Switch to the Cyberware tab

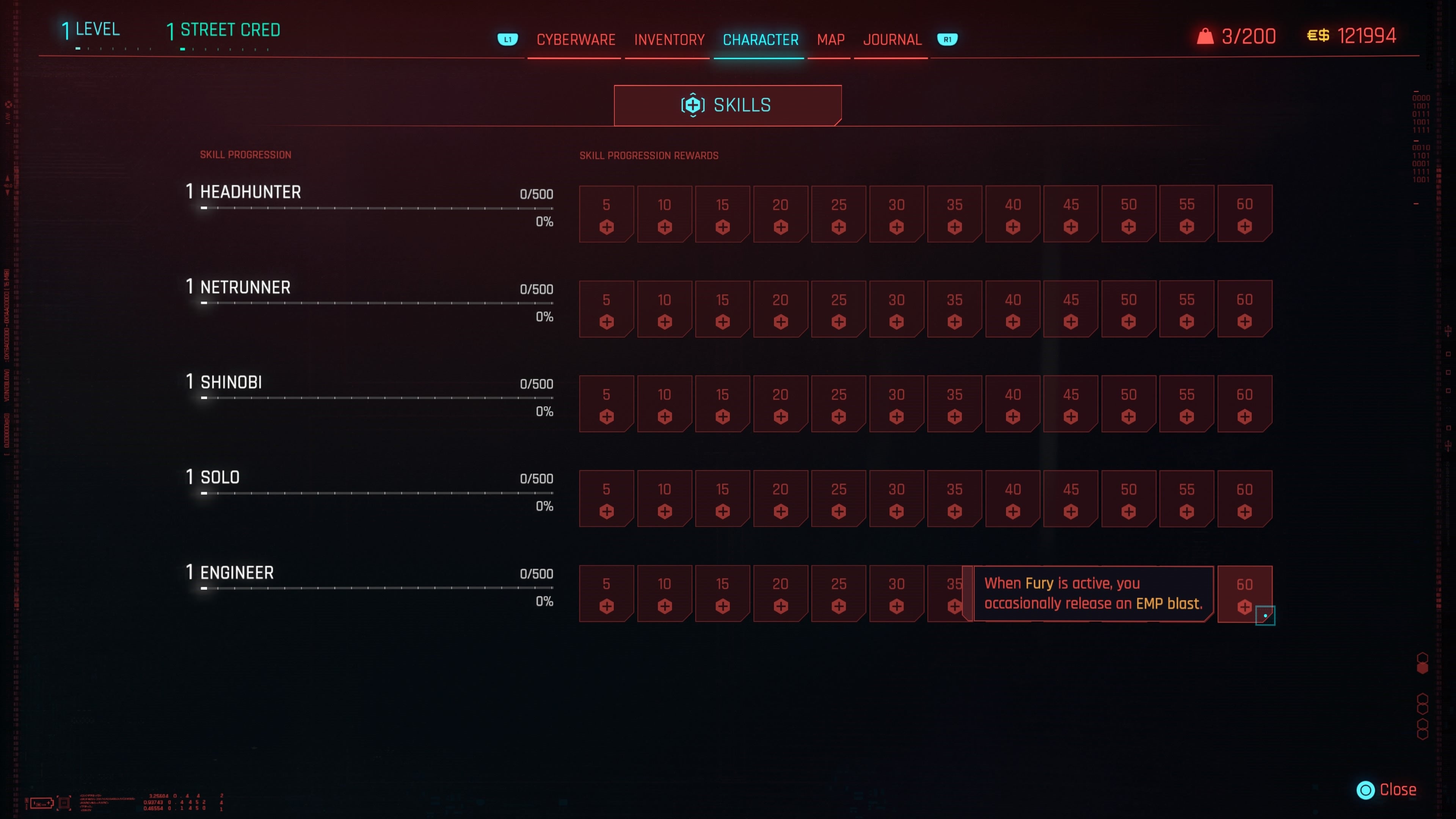tap(576, 39)
